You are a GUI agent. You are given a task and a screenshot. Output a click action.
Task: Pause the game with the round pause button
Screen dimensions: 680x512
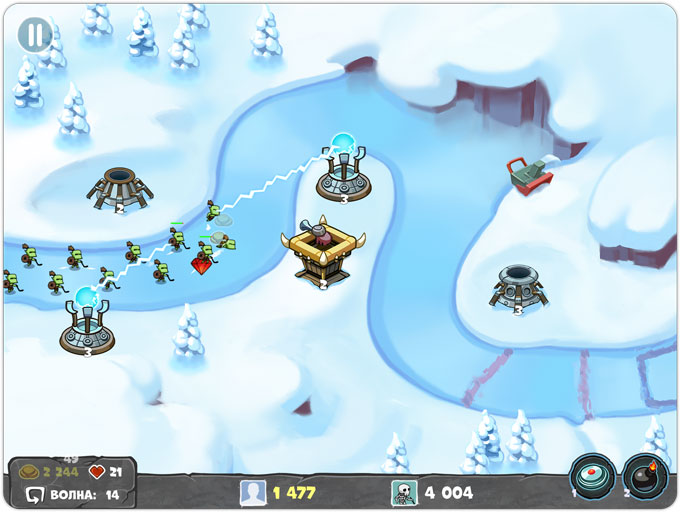(x=35, y=35)
